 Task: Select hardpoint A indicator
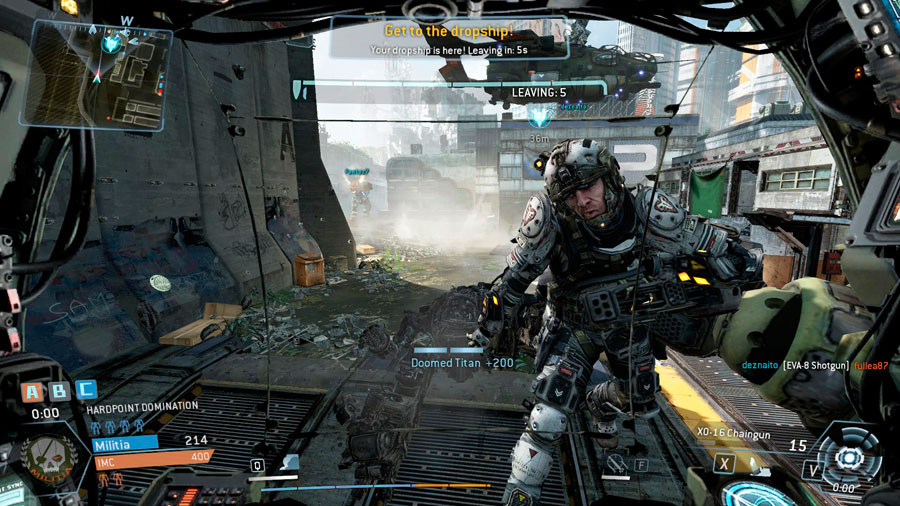[x=34, y=391]
